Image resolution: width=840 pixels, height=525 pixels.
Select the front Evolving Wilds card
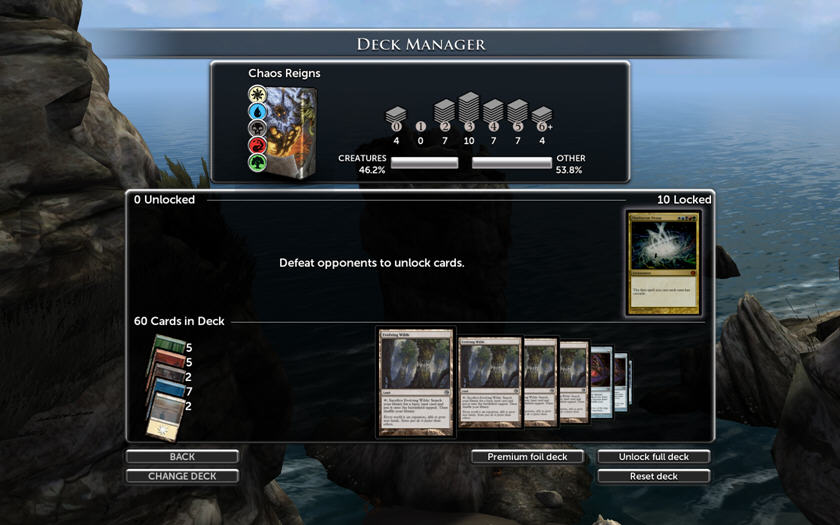click(415, 383)
